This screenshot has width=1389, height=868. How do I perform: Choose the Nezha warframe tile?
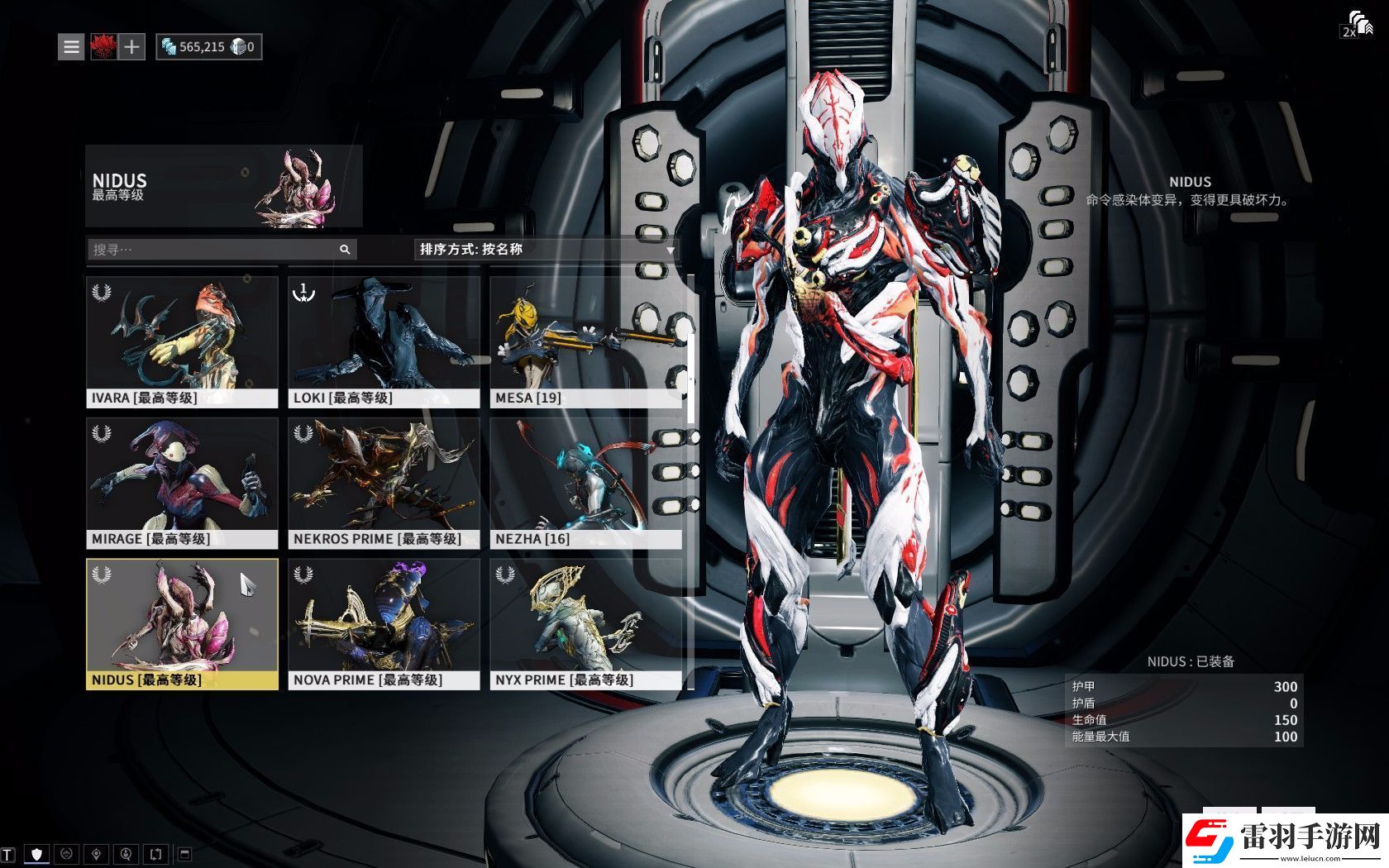coord(585,483)
